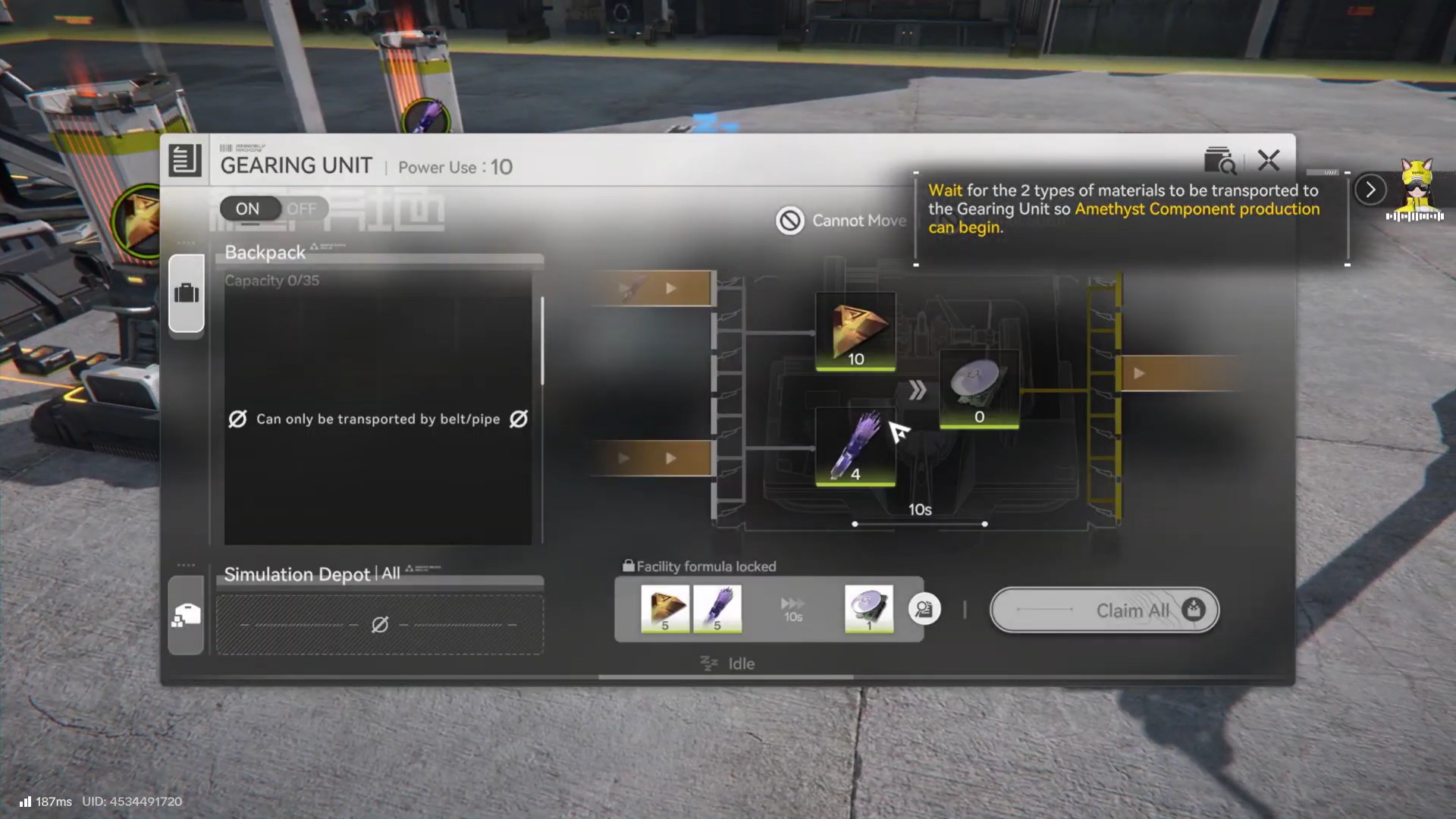
Task: Open the Backpack panel section header
Action: (264, 253)
